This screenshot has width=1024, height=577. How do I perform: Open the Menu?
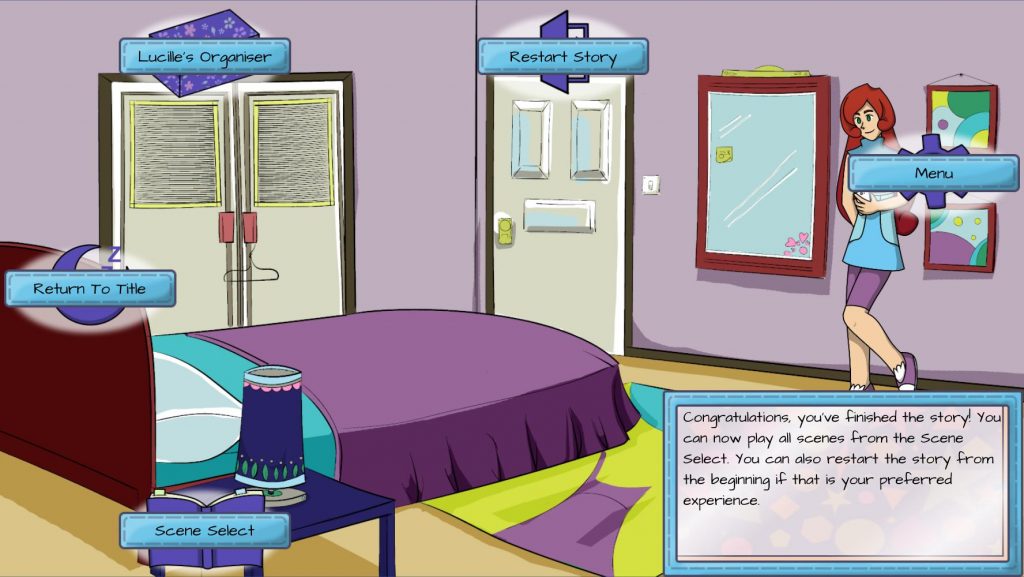(x=933, y=173)
